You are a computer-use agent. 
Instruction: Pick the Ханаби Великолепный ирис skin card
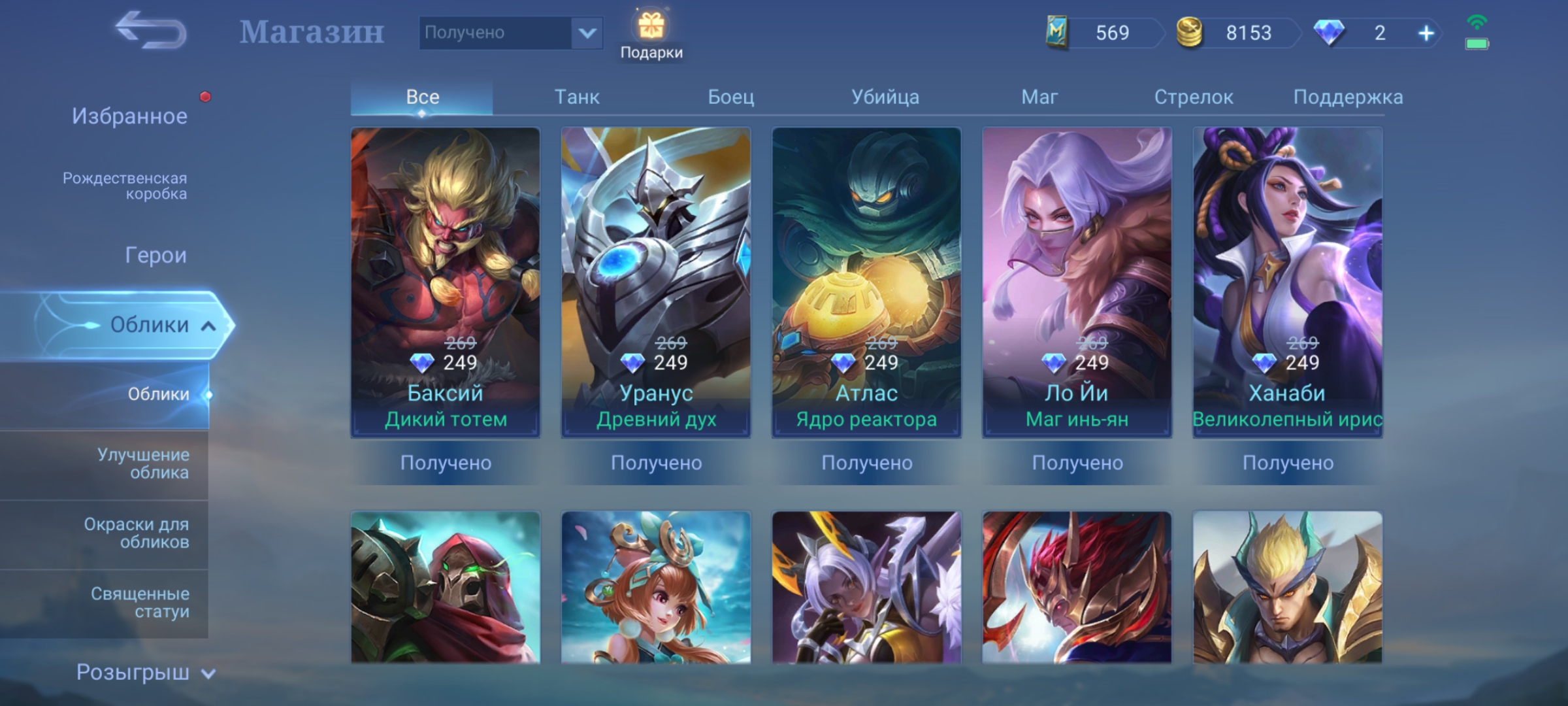(1287, 281)
